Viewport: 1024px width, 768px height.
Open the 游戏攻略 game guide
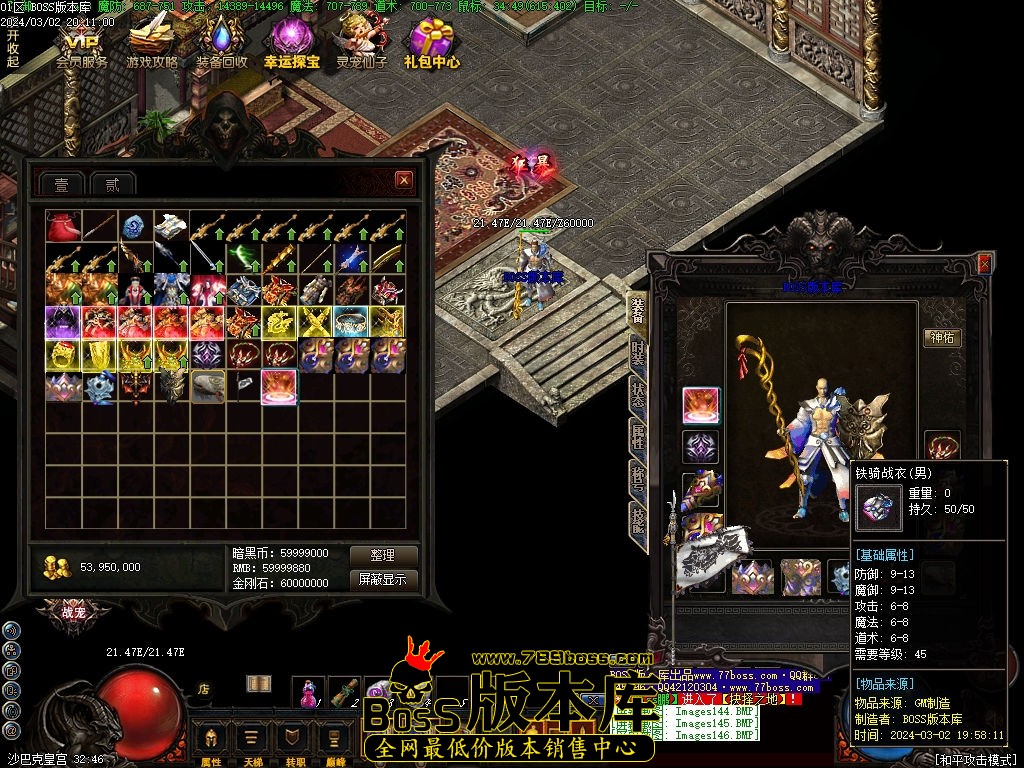(x=152, y=44)
